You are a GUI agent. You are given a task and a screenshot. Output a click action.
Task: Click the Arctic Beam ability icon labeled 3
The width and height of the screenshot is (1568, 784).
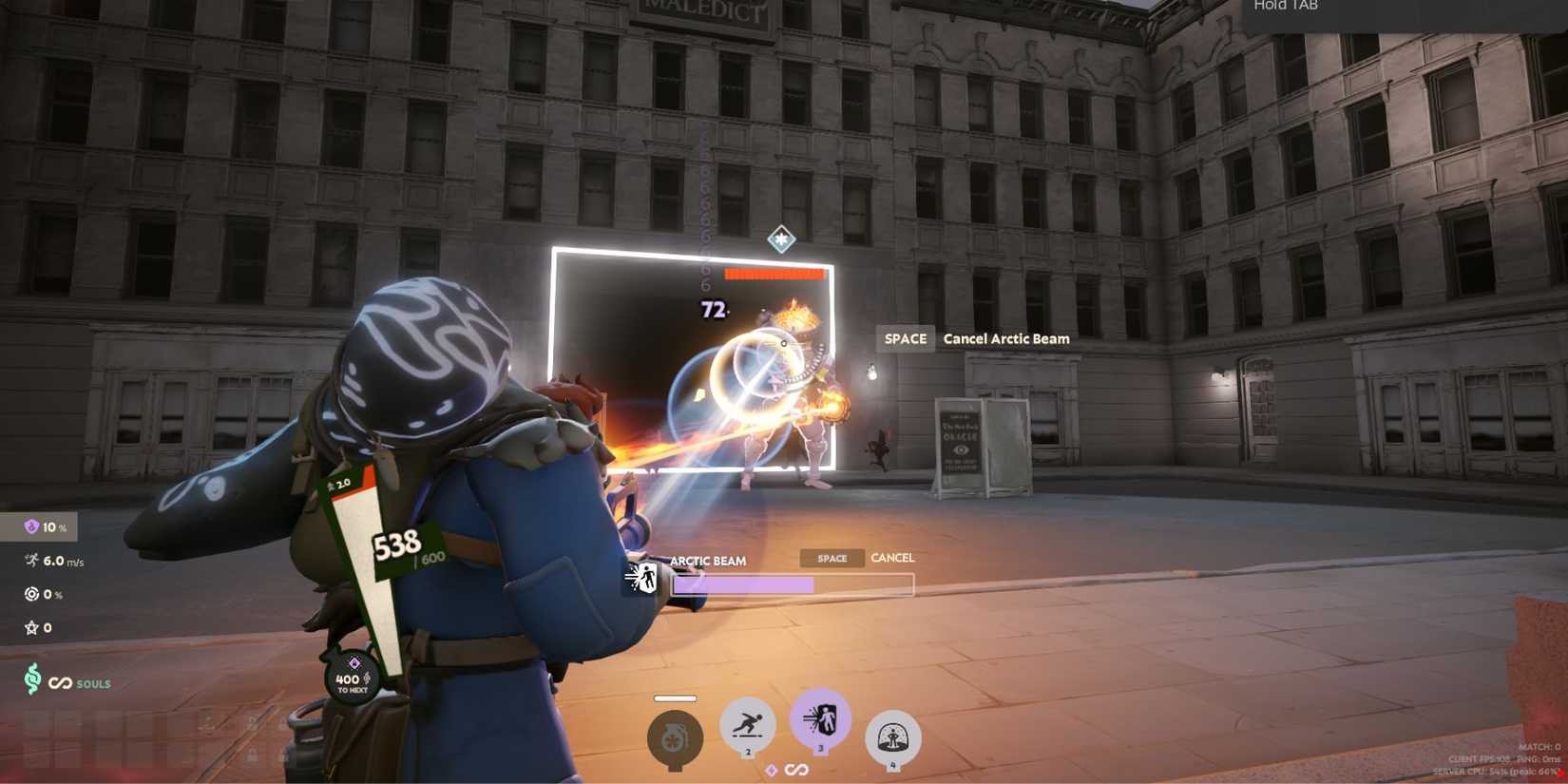(x=821, y=724)
